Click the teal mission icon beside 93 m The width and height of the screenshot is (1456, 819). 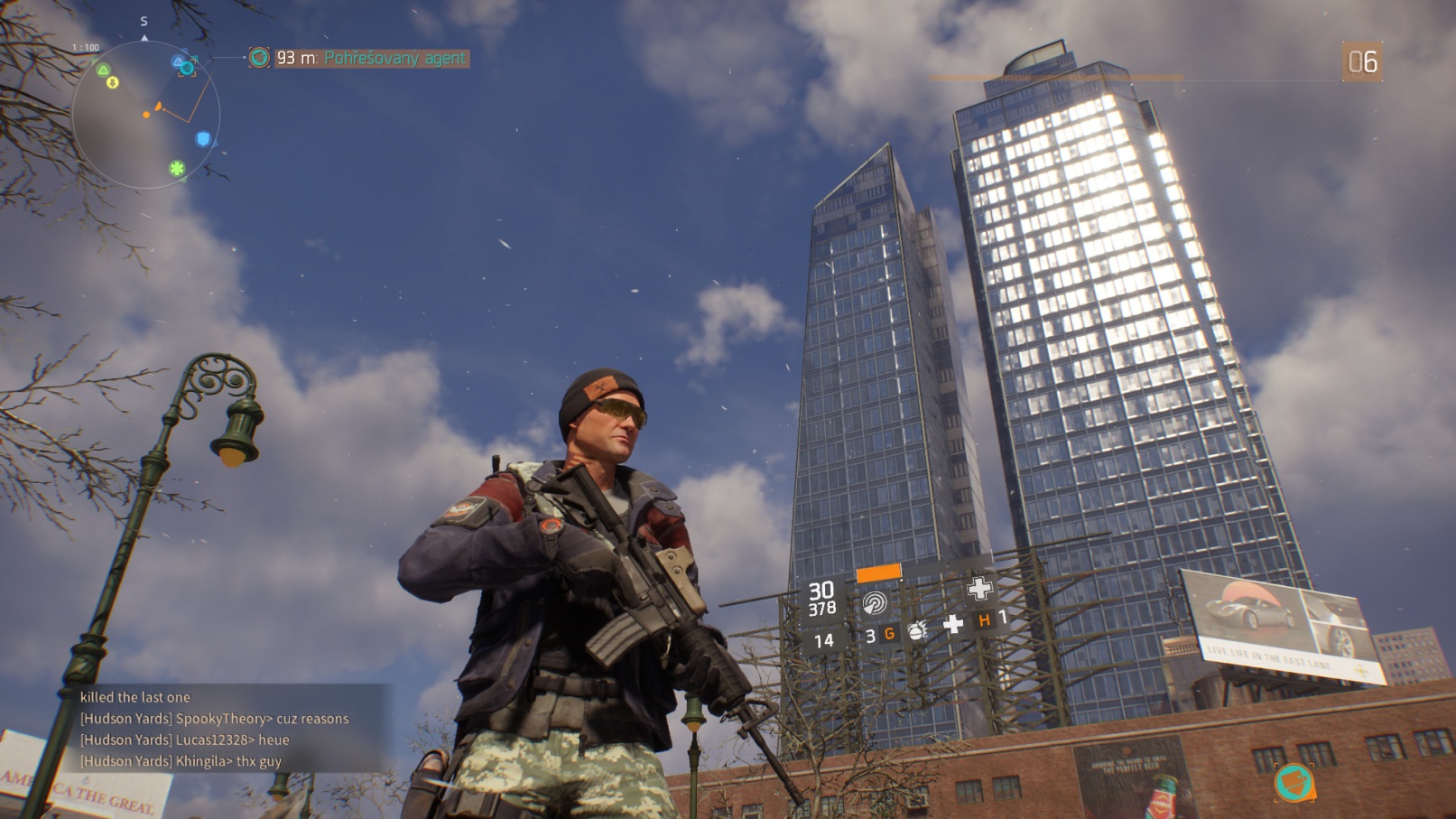(259, 58)
